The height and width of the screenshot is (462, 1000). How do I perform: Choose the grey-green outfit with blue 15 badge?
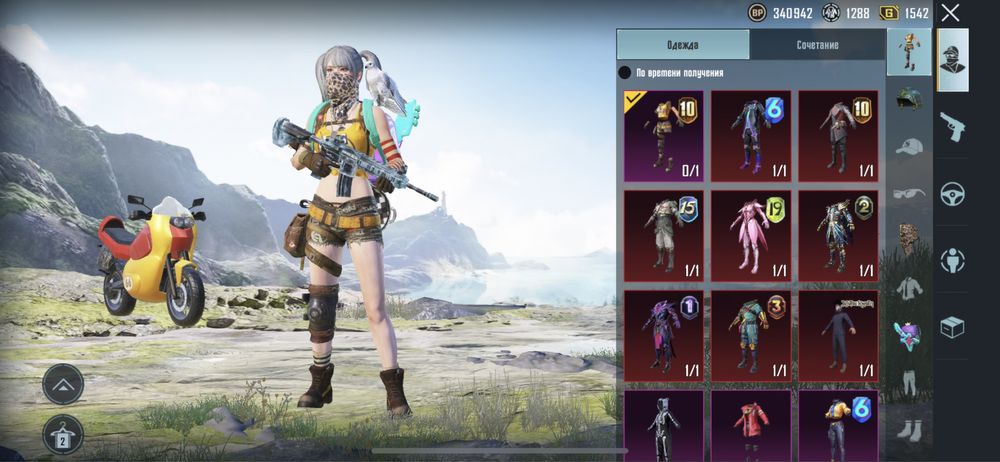click(663, 236)
